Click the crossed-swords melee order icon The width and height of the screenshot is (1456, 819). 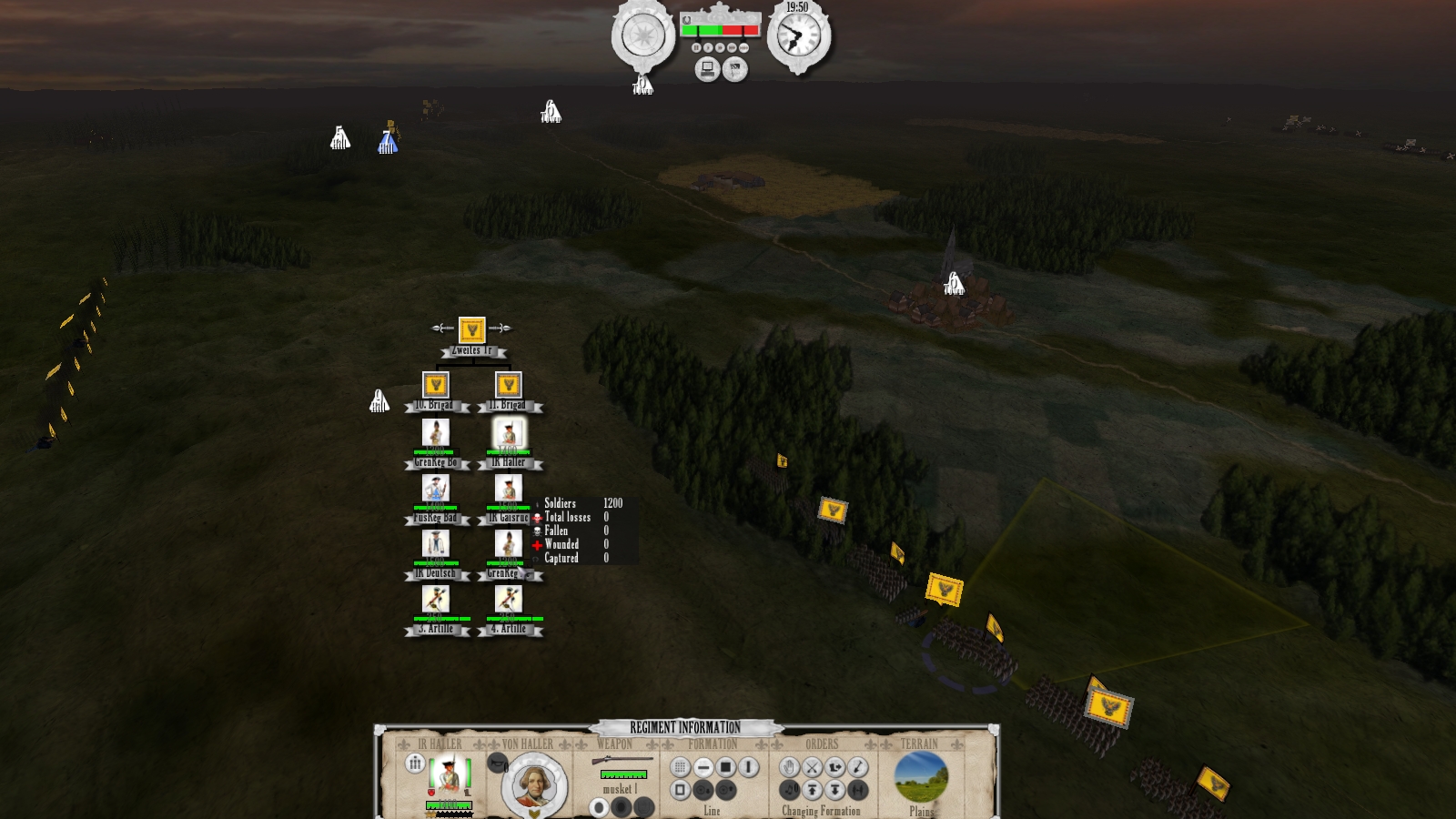813,768
